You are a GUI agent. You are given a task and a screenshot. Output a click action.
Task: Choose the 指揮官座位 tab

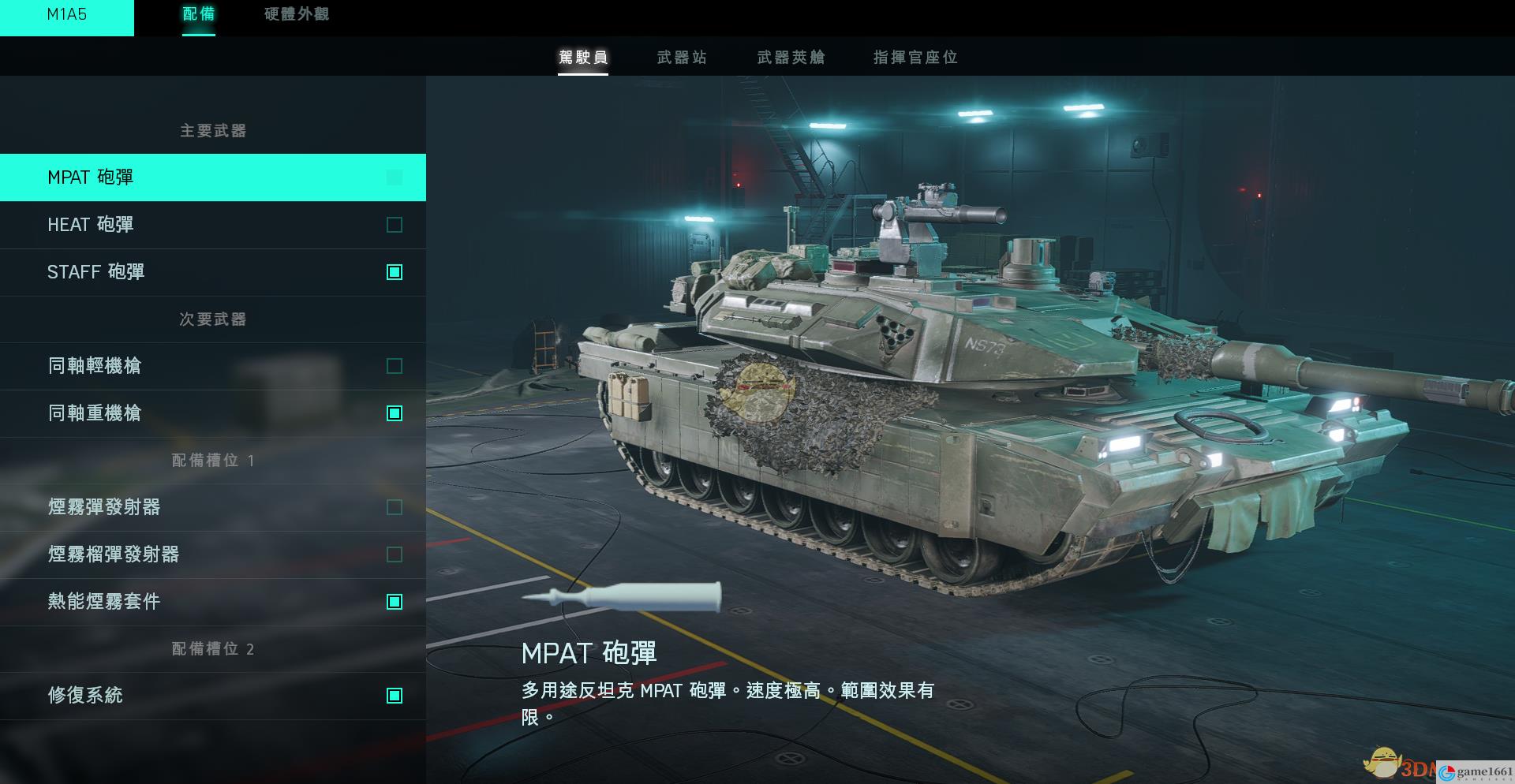click(x=915, y=57)
